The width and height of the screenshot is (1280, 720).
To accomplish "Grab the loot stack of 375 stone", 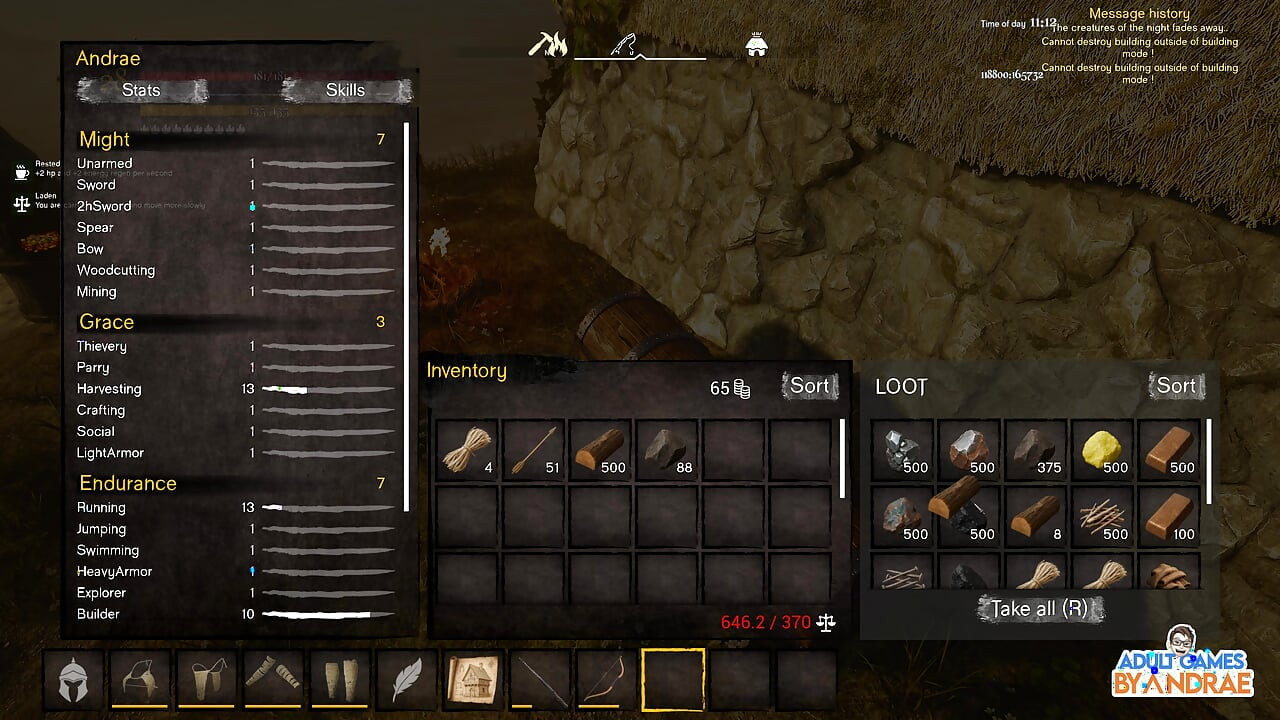I will point(1035,449).
